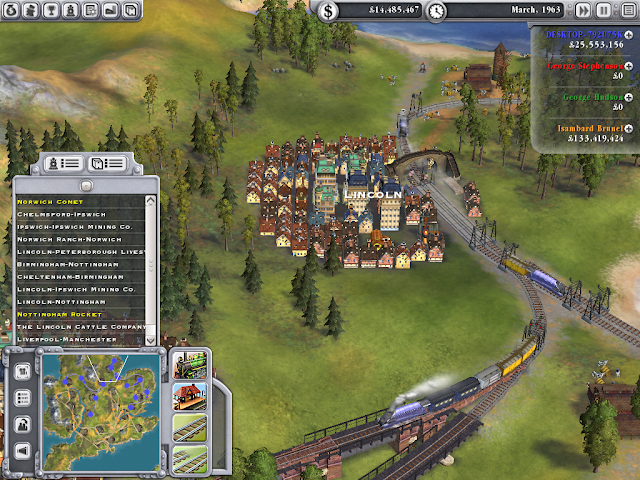640x480 pixels.
Task: Pick the Liverpool-Manchester route entry
Action: click(x=67, y=340)
